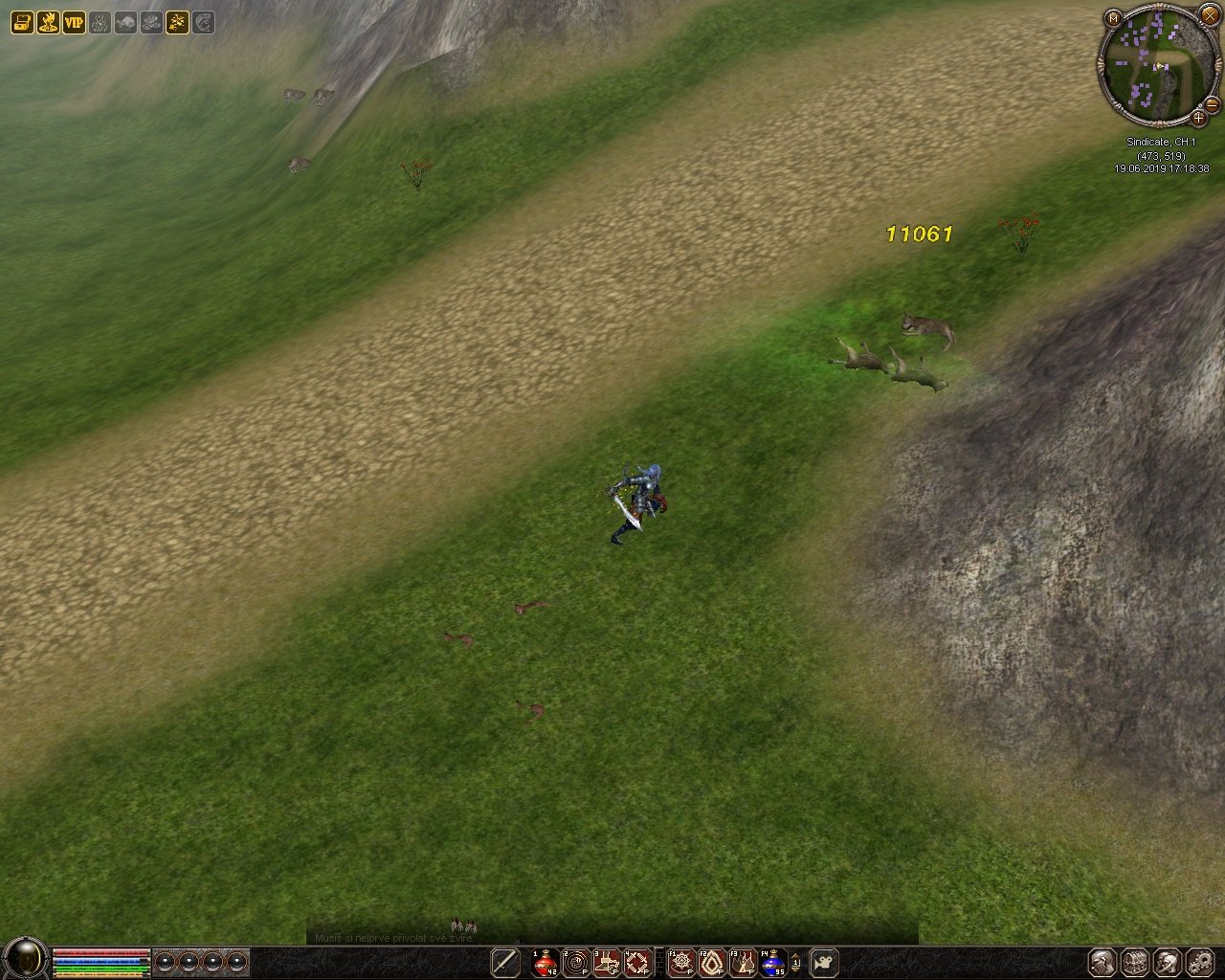Open the character window helmet button
This screenshot has height=980, width=1225.
[1102, 962]
